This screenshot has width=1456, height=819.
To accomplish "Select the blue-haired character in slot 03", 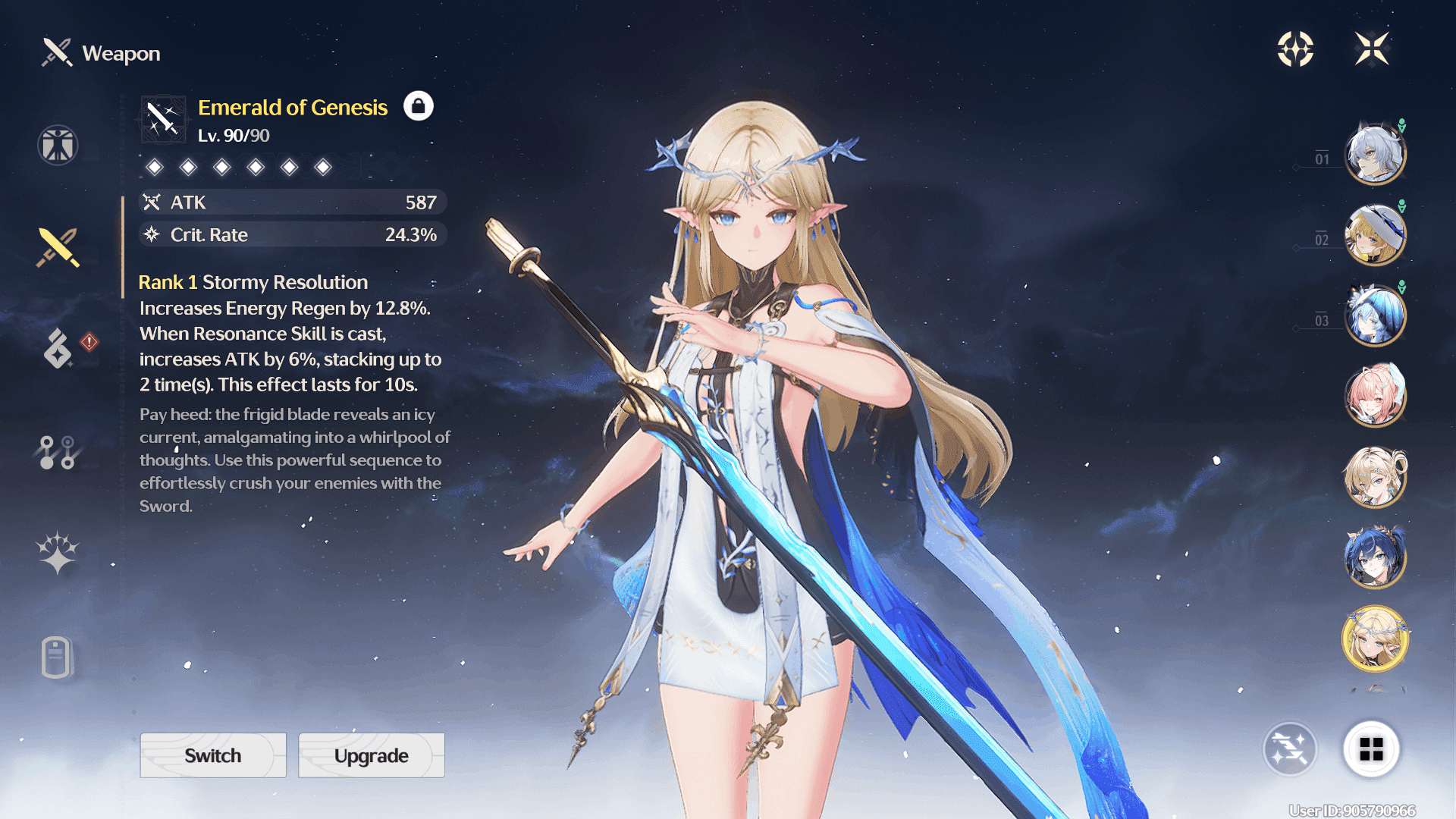I will (1375, 315).
